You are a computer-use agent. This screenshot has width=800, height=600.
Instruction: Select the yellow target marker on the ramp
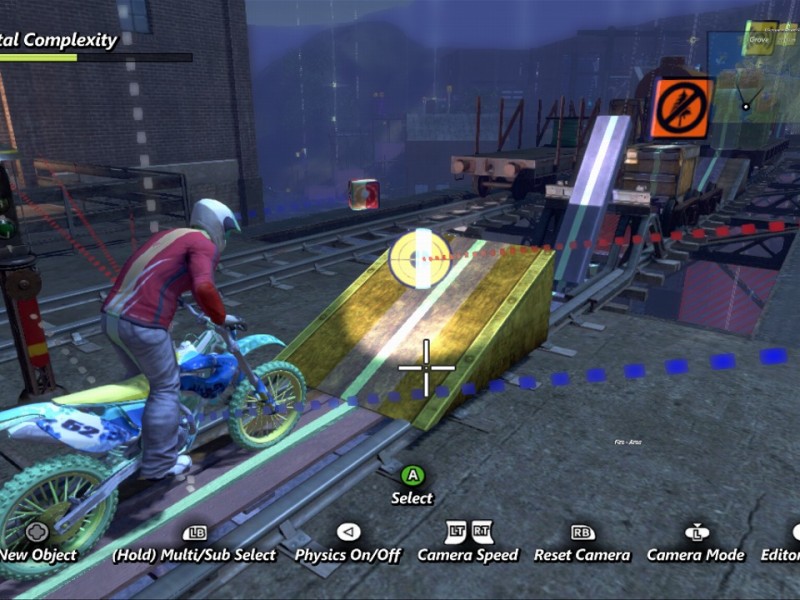coord(416,257)
